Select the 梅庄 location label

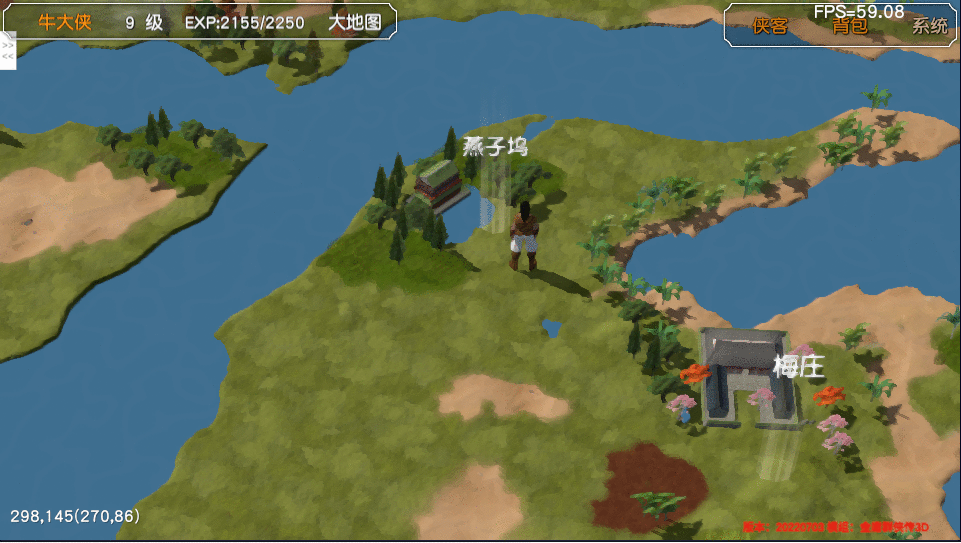pyautogui.click(x=798, y=367)
